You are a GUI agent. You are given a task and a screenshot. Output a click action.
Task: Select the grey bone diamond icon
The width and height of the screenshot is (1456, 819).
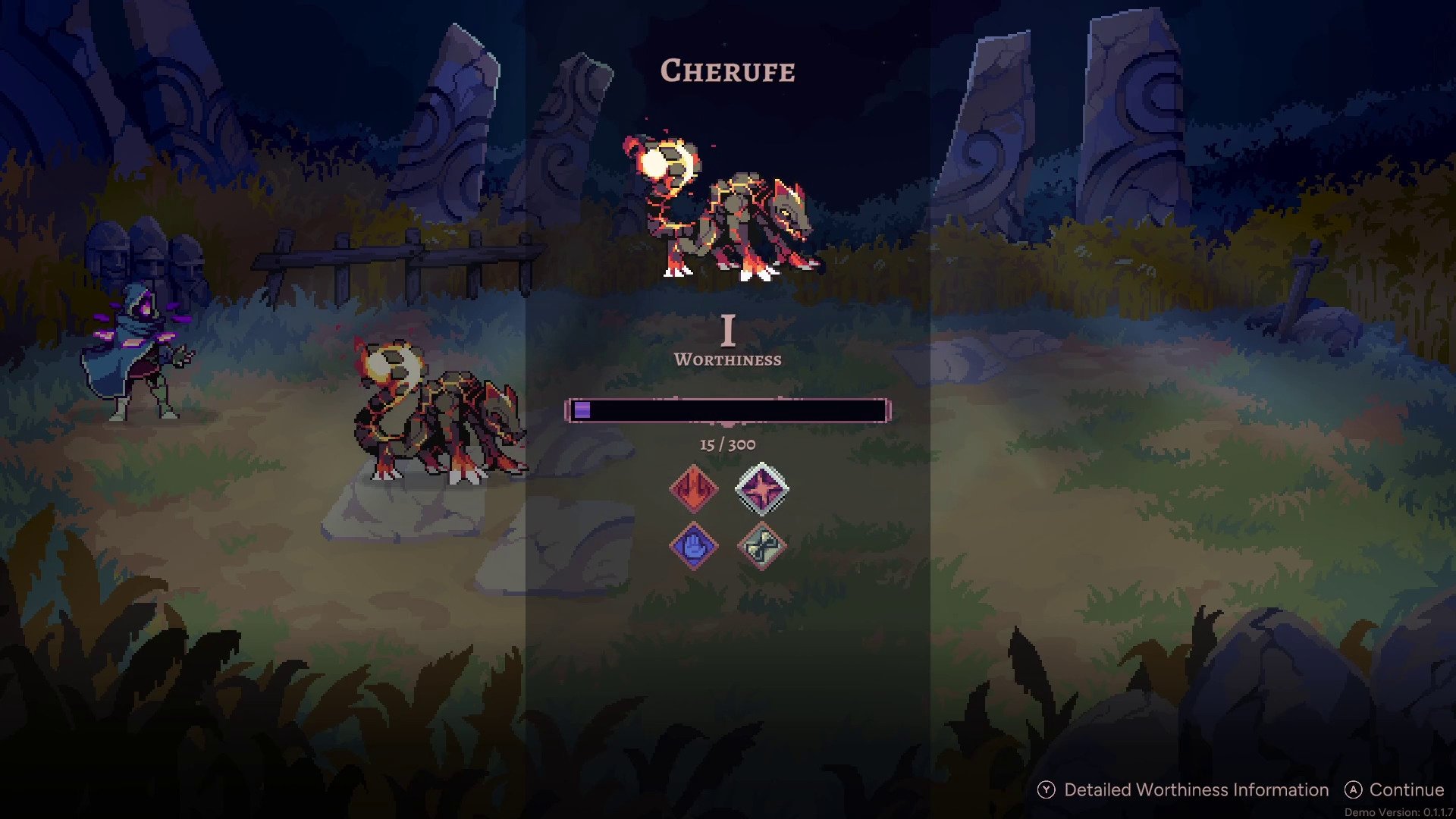[x=761, y=545]
